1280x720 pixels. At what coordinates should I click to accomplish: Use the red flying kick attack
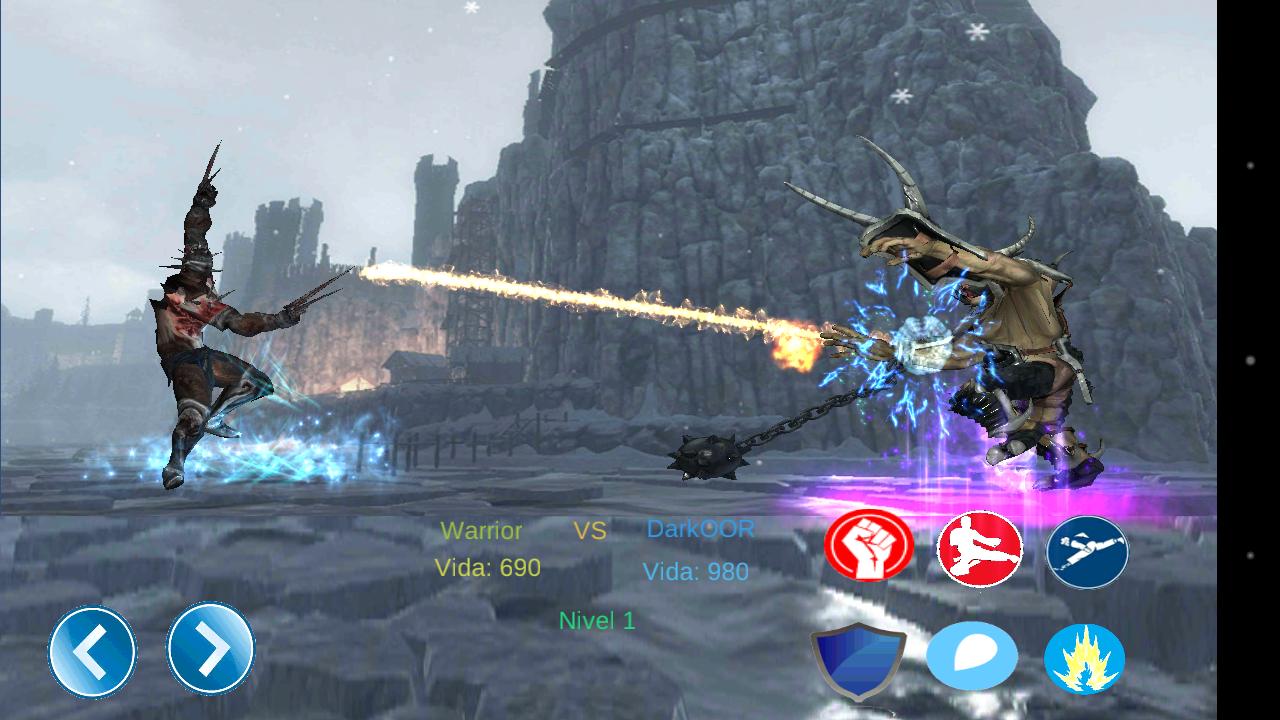click(980, 549)
